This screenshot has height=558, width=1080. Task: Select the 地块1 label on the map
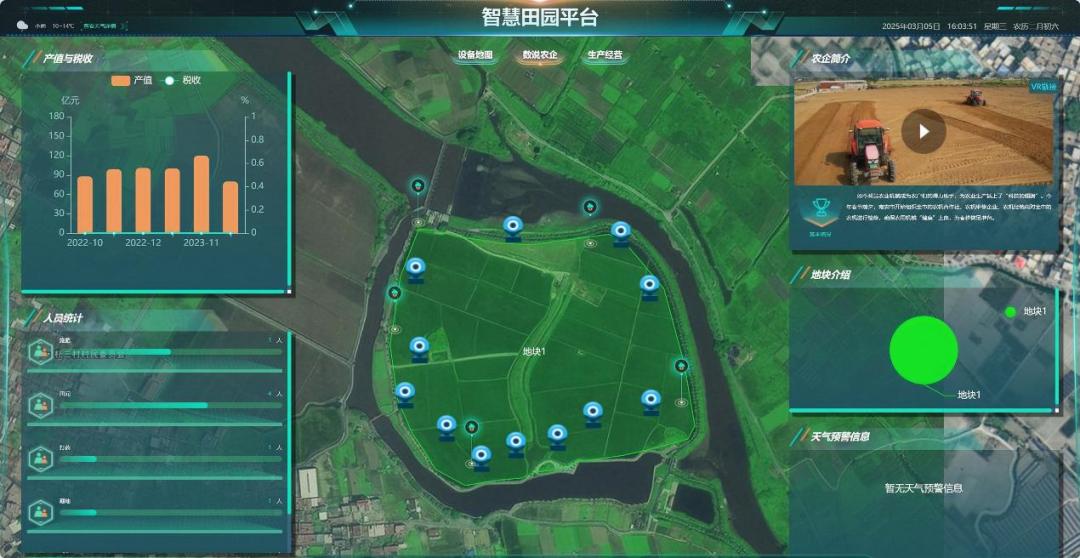pyautogui.click(x=534, y=352)
